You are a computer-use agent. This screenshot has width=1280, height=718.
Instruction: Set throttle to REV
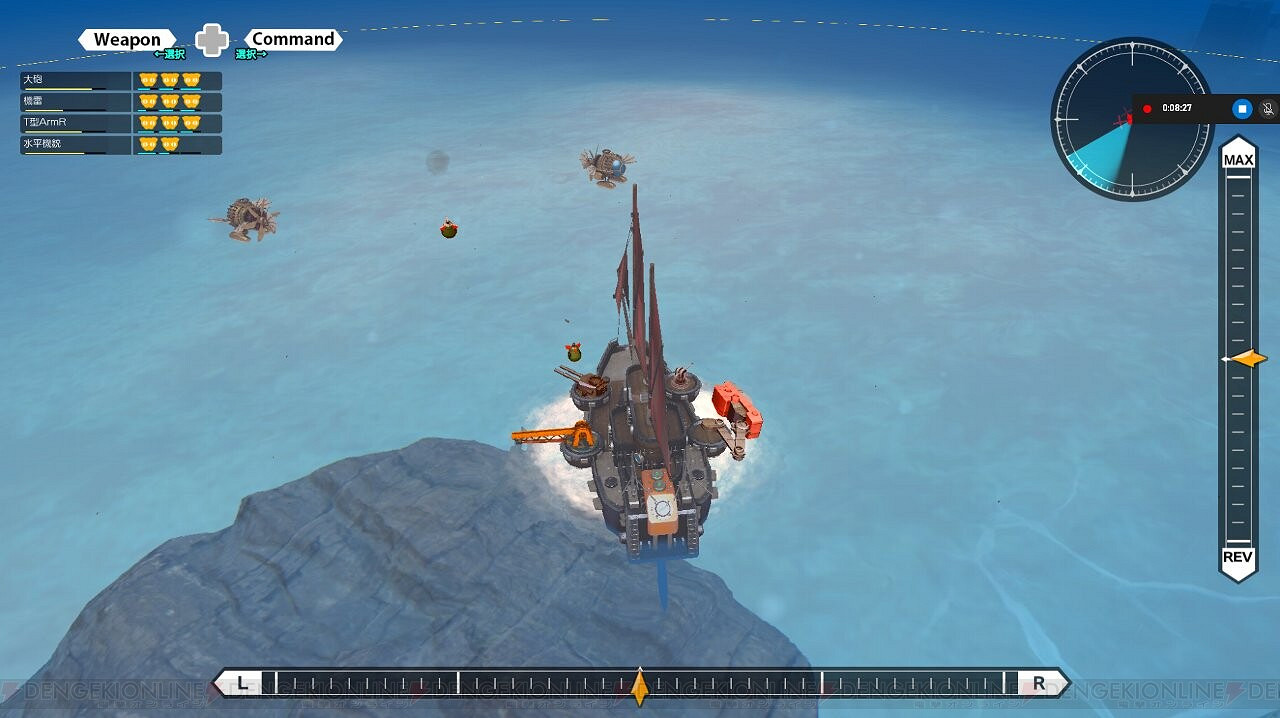(1238, 557)
